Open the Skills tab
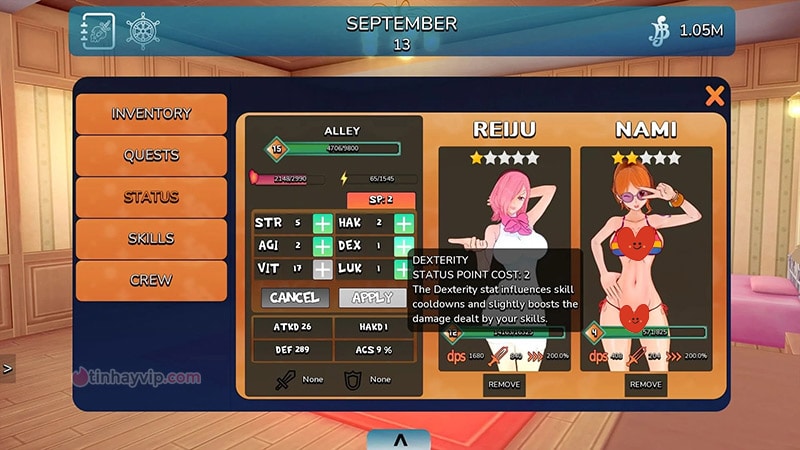800x450 pixels. click(151, 239)
